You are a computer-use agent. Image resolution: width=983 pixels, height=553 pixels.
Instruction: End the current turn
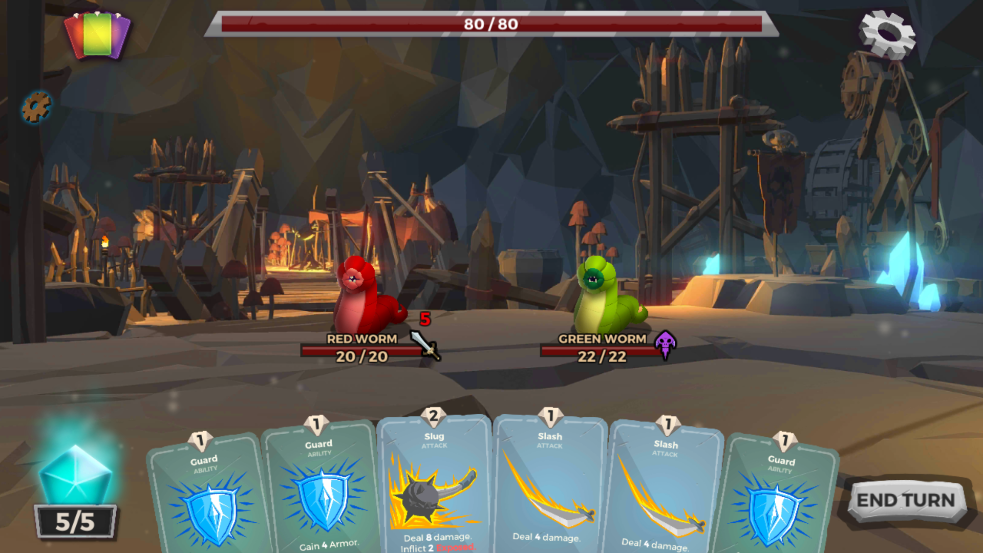click(906, 500)
